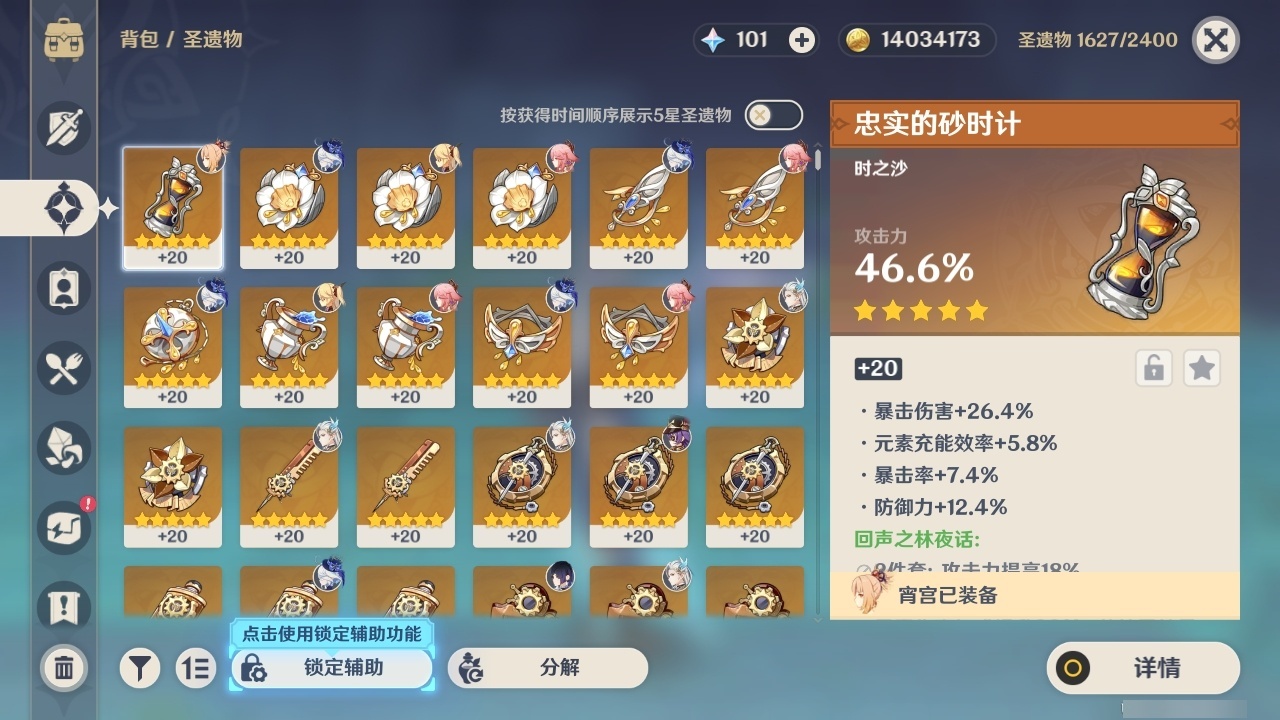Open the gadgets tab in the sidebar

(63, 528)
